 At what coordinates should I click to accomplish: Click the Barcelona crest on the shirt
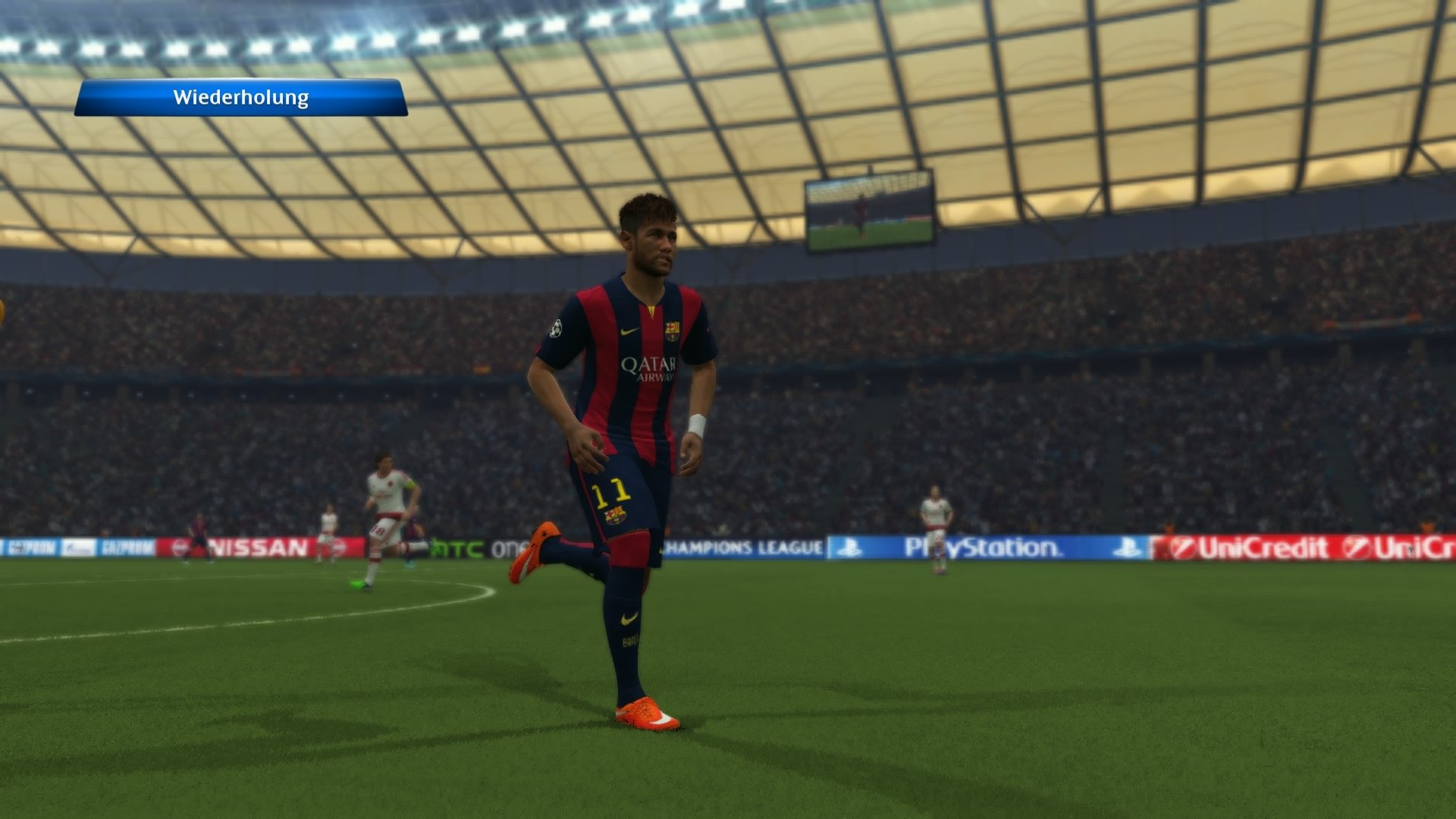[x=673, y=329]
